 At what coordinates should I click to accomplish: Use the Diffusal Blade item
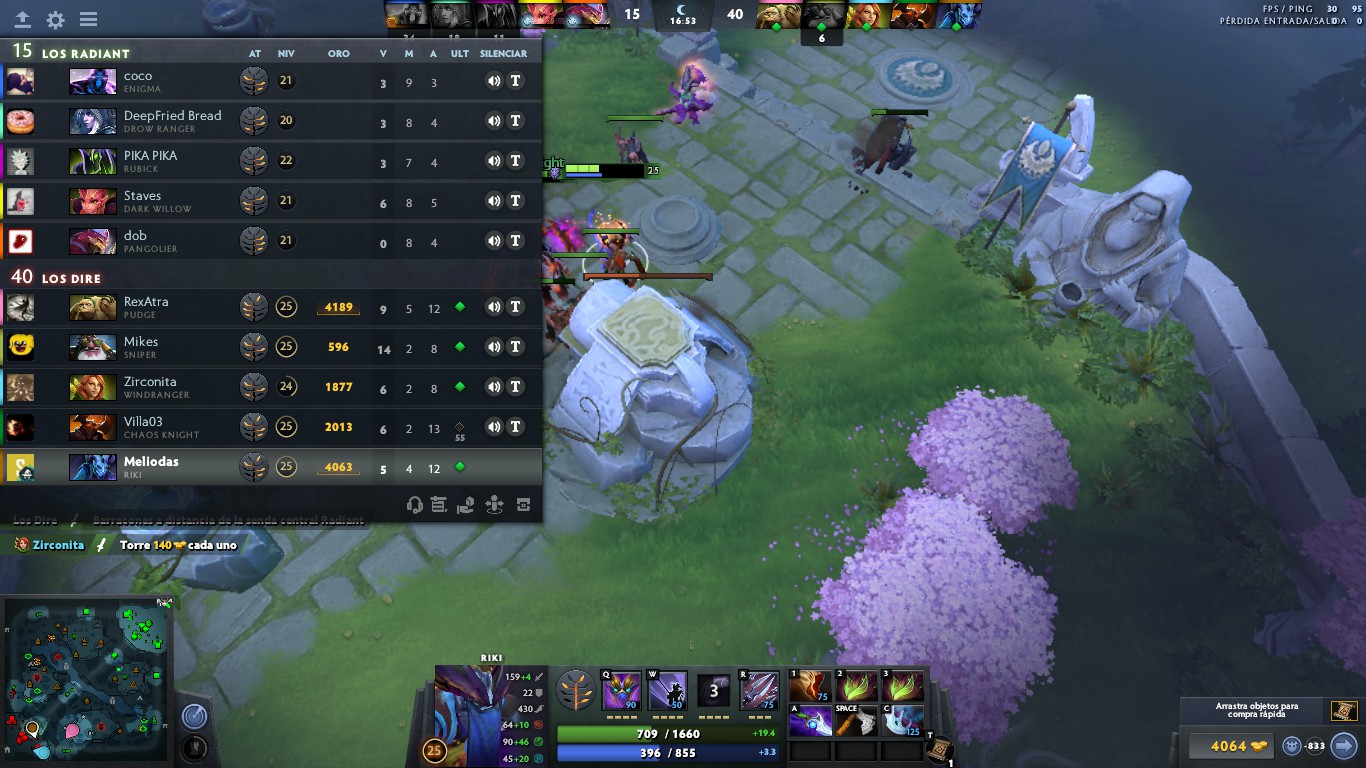click(x=810, y=720)
